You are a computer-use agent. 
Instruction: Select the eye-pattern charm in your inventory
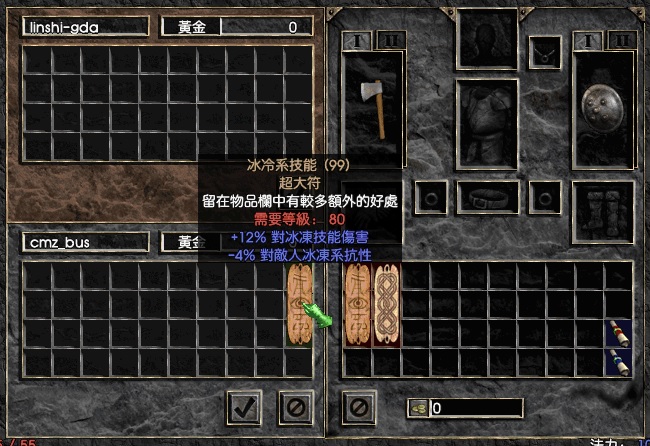[358, 307]
